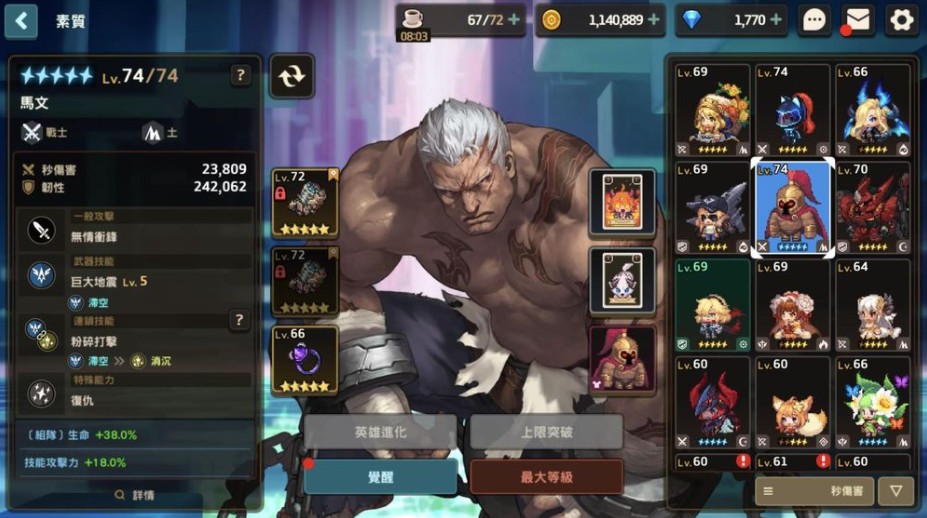
Task: Select the 英雄進化 hero evolution button
Action: [x=380, y=432]
